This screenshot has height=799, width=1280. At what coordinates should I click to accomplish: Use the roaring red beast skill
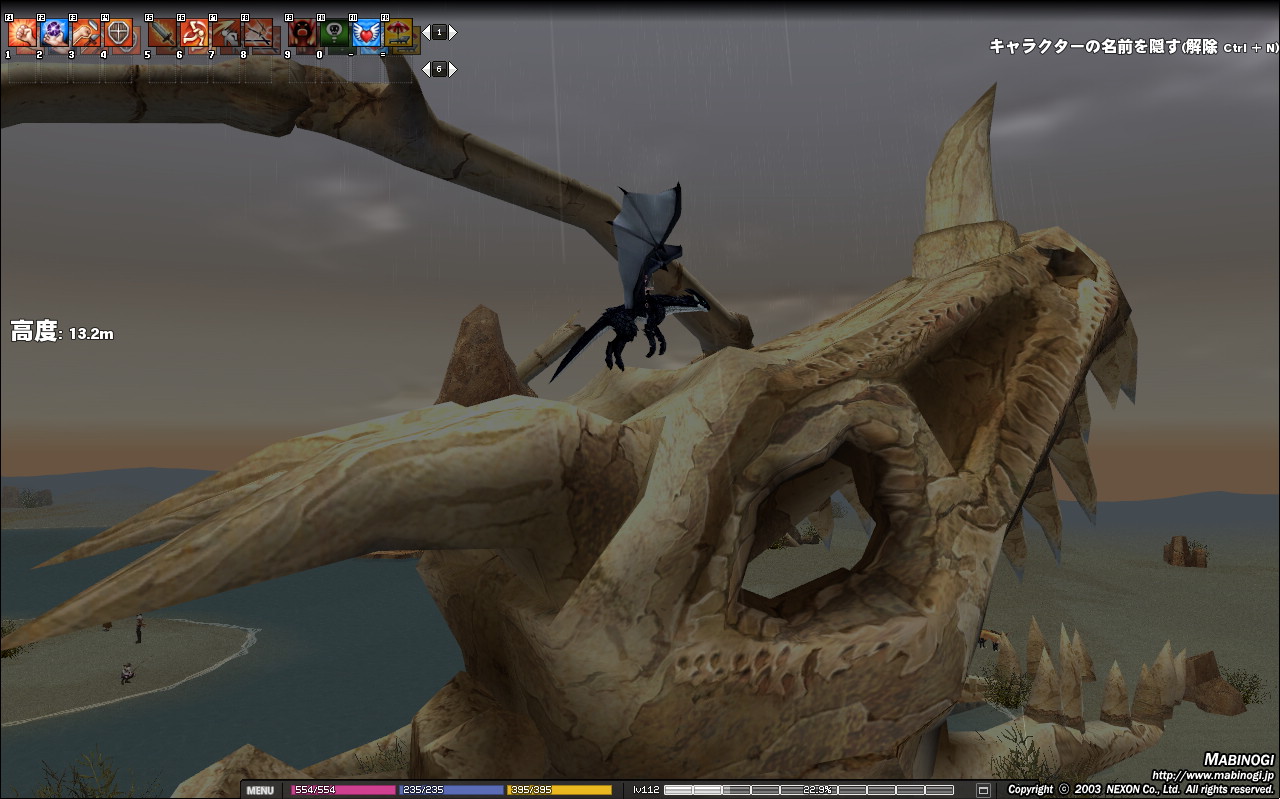(x=302, y=33)
